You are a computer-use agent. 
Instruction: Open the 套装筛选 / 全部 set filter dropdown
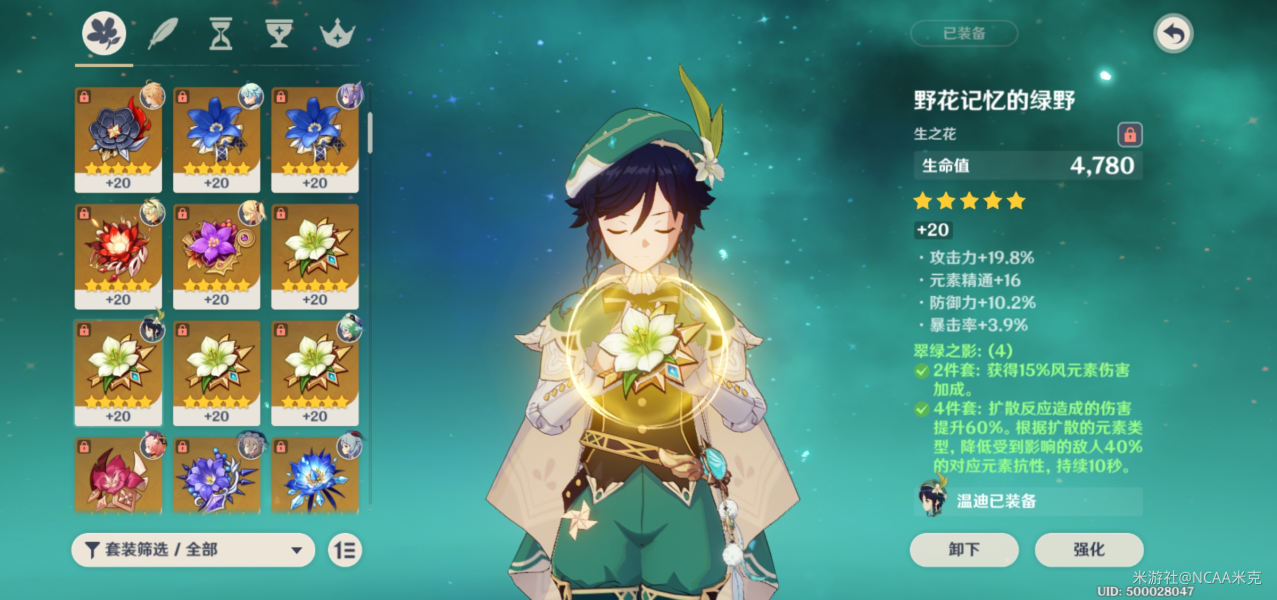(193, 549)
